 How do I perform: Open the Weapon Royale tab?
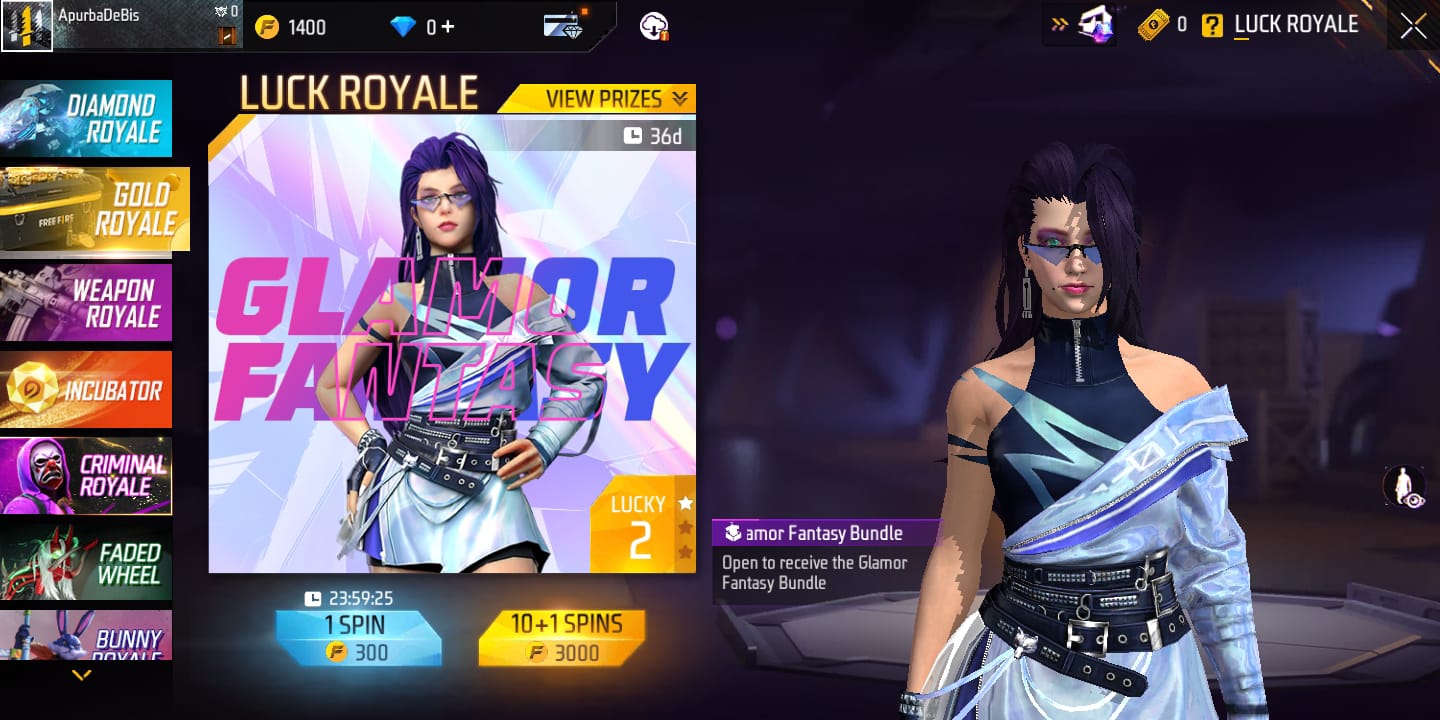pyautogui.click(x=87, y=303)
